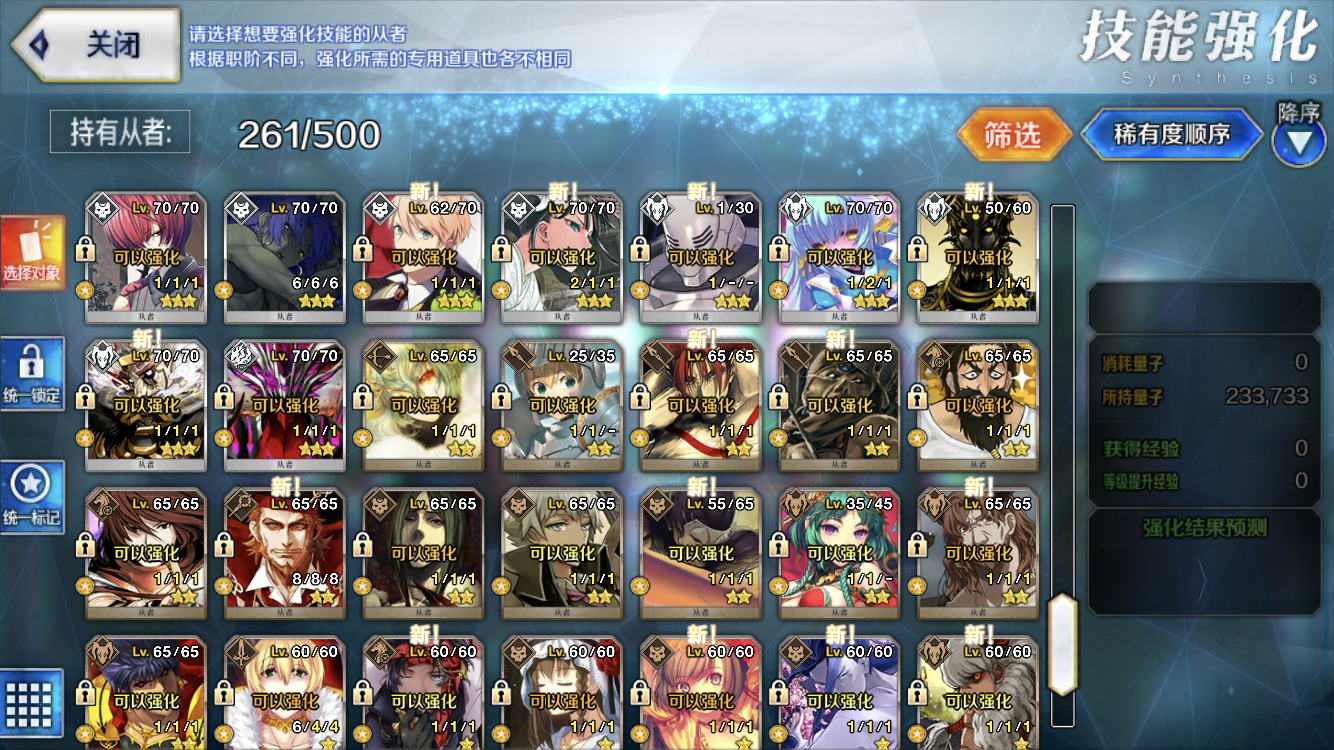The image size is (1334, 750).
Task: Select the Lv. 62/70 blond servant card
Action: tap(423, 258)
